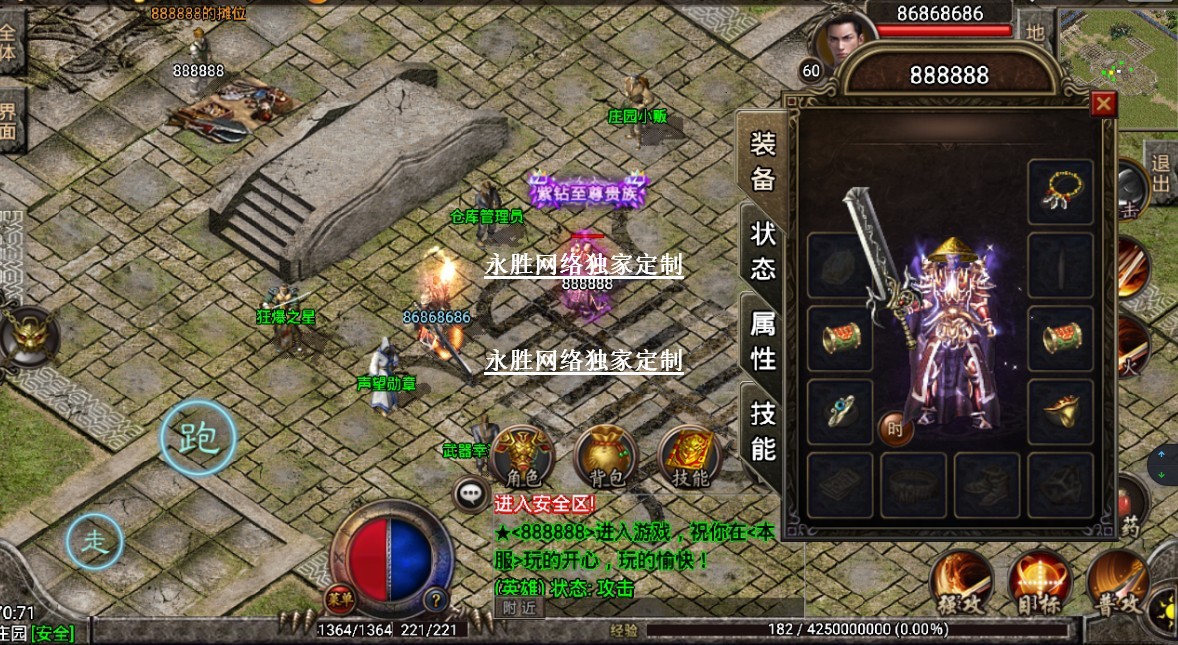Inspect the equipped bead necklace slot
This screenshot has width=1178, height=645.
(1060, 190)
